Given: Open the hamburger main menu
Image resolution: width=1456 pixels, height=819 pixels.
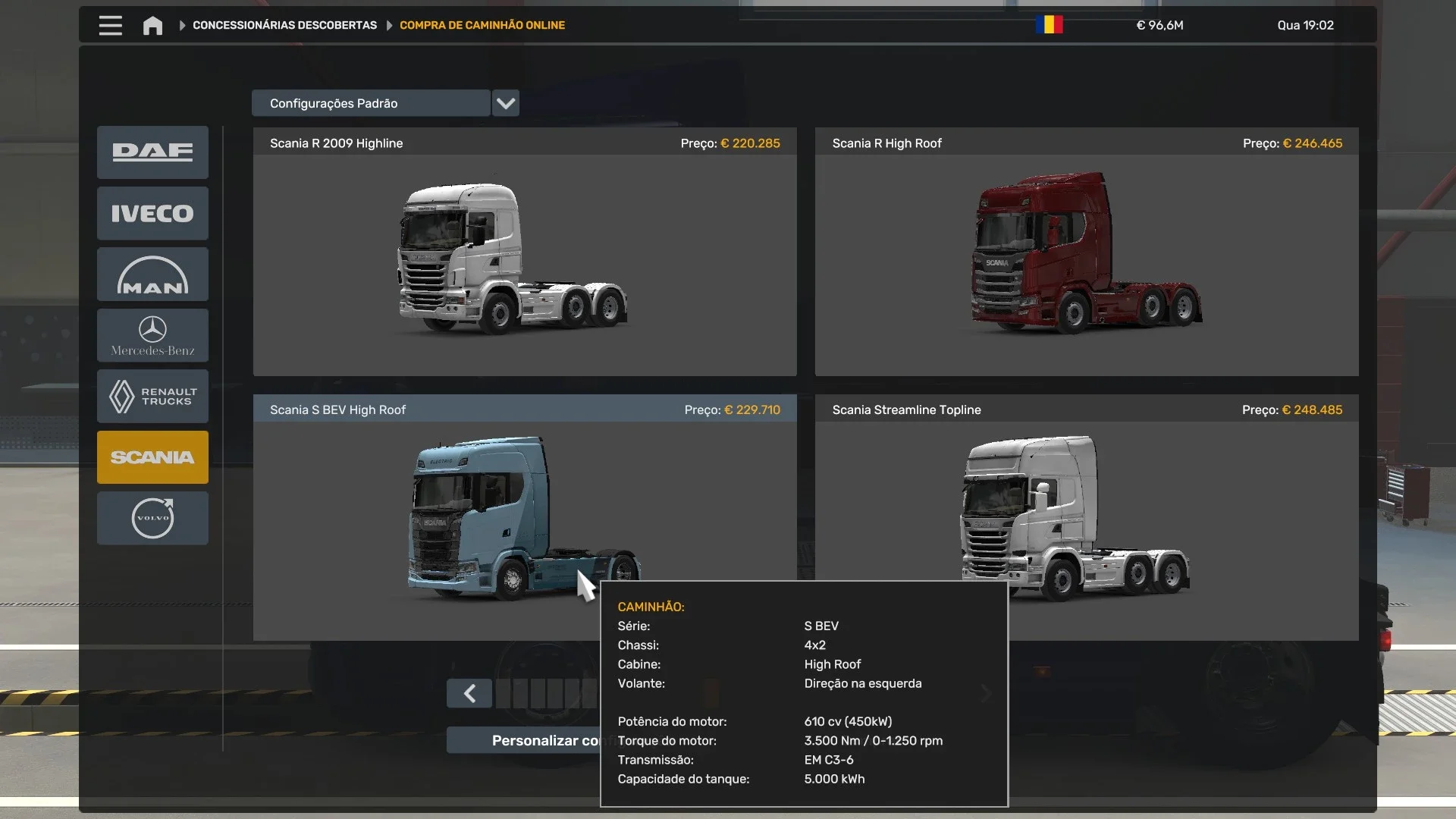Looking at the screenshot, I should pyautogui.click(x=110, y=25).
